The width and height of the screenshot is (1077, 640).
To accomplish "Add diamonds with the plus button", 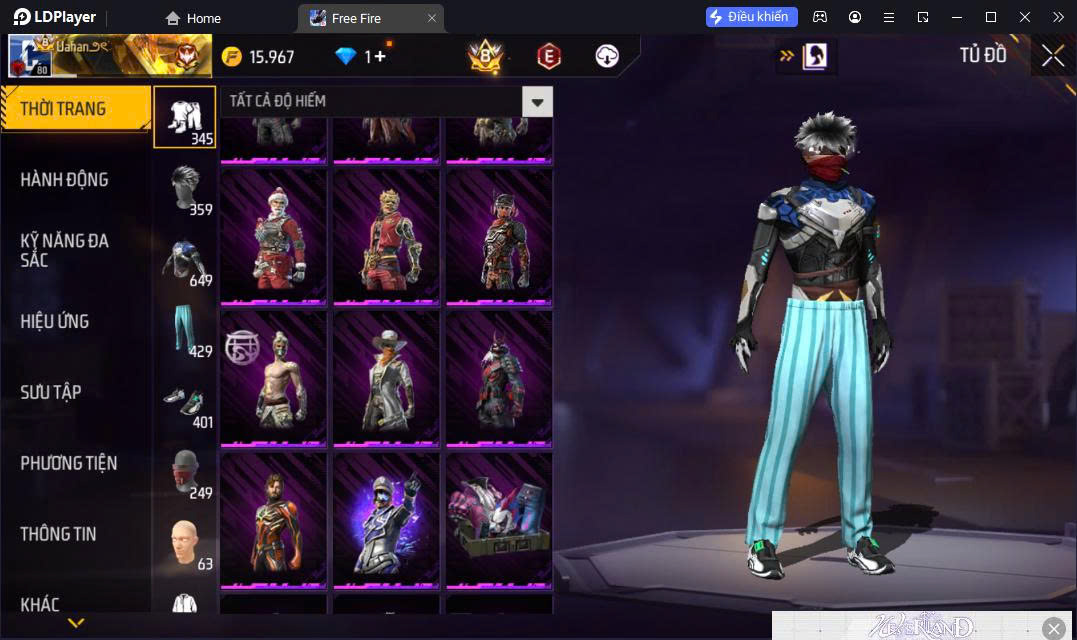I will [x=380, y=57].
